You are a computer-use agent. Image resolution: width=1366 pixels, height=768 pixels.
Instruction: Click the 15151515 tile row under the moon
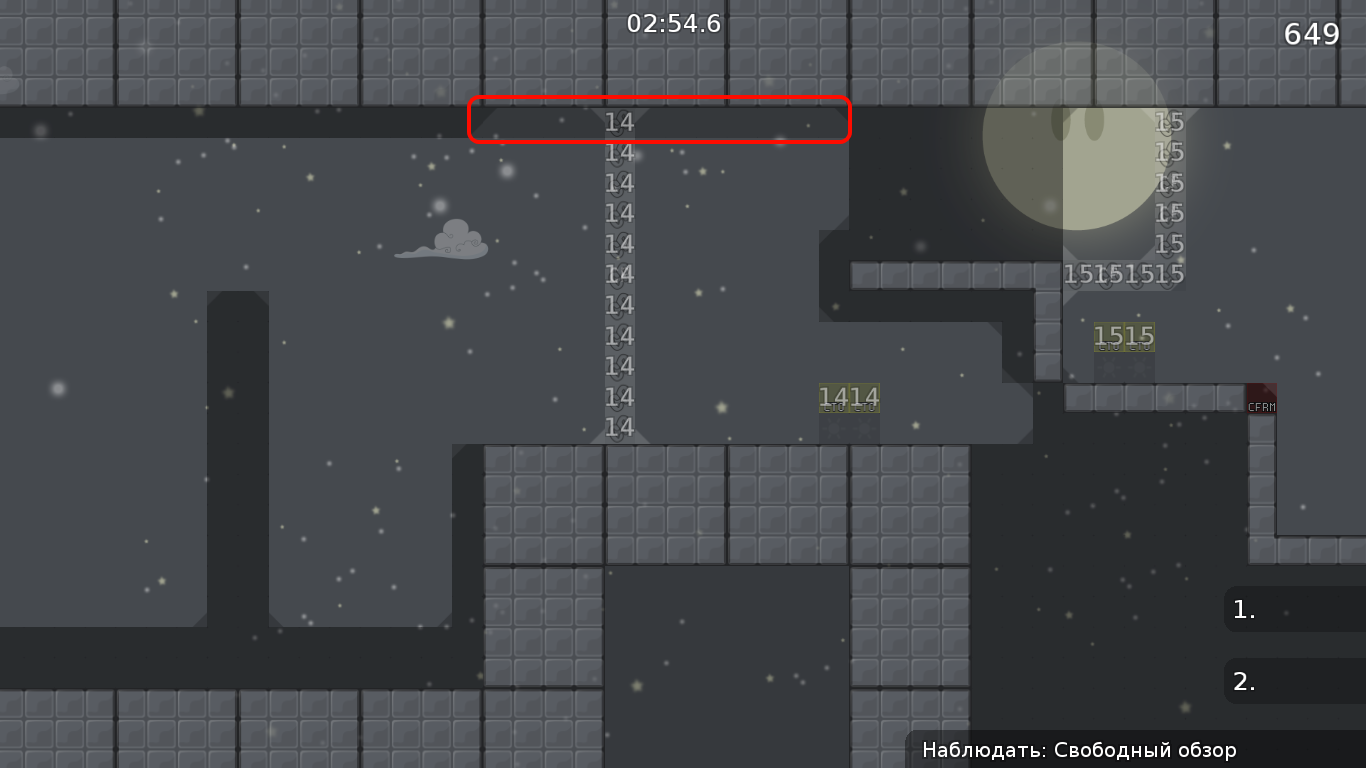tap(1126, 274)
